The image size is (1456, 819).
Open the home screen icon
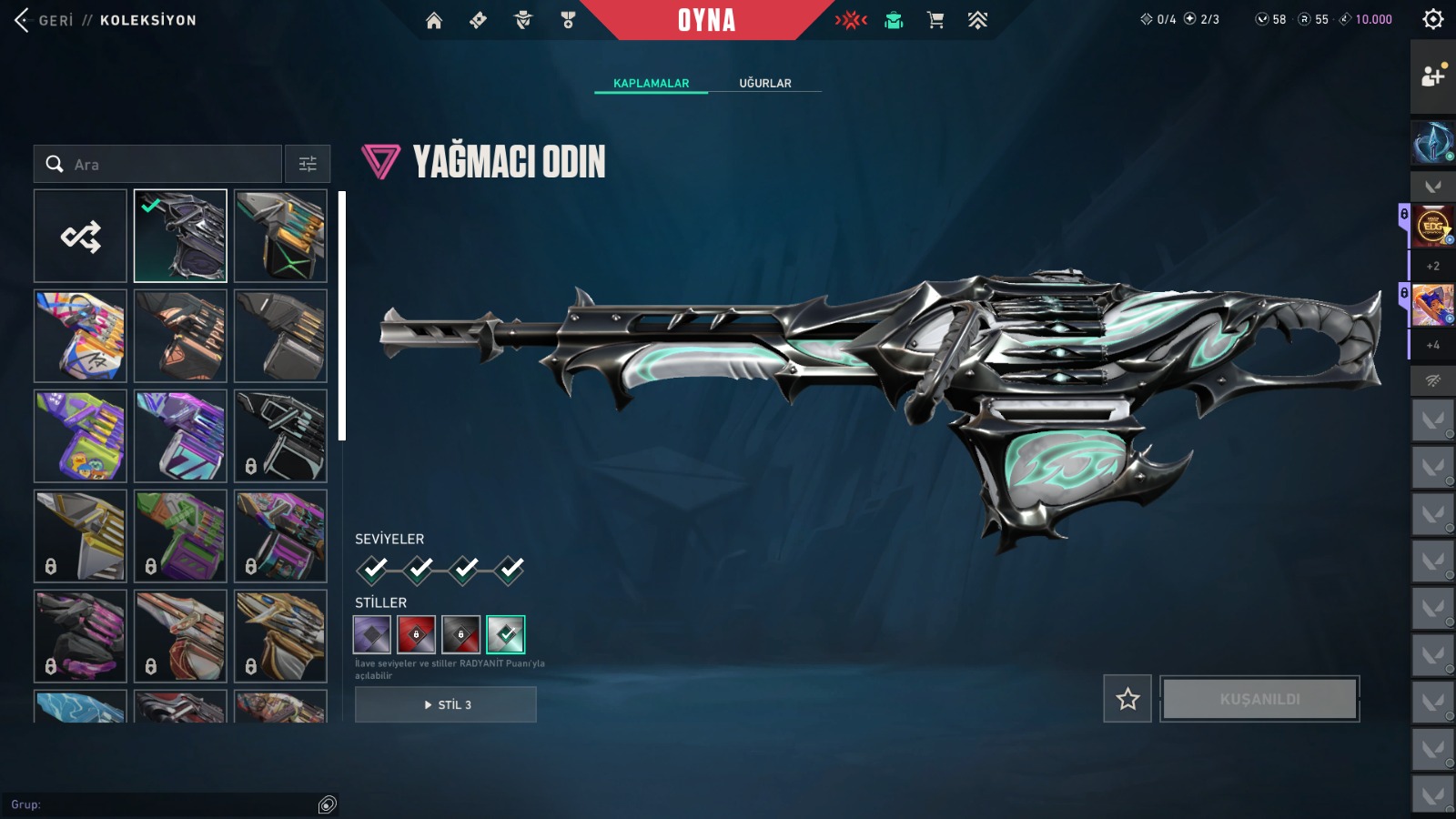pyautogui.click(x=434, y=20)
